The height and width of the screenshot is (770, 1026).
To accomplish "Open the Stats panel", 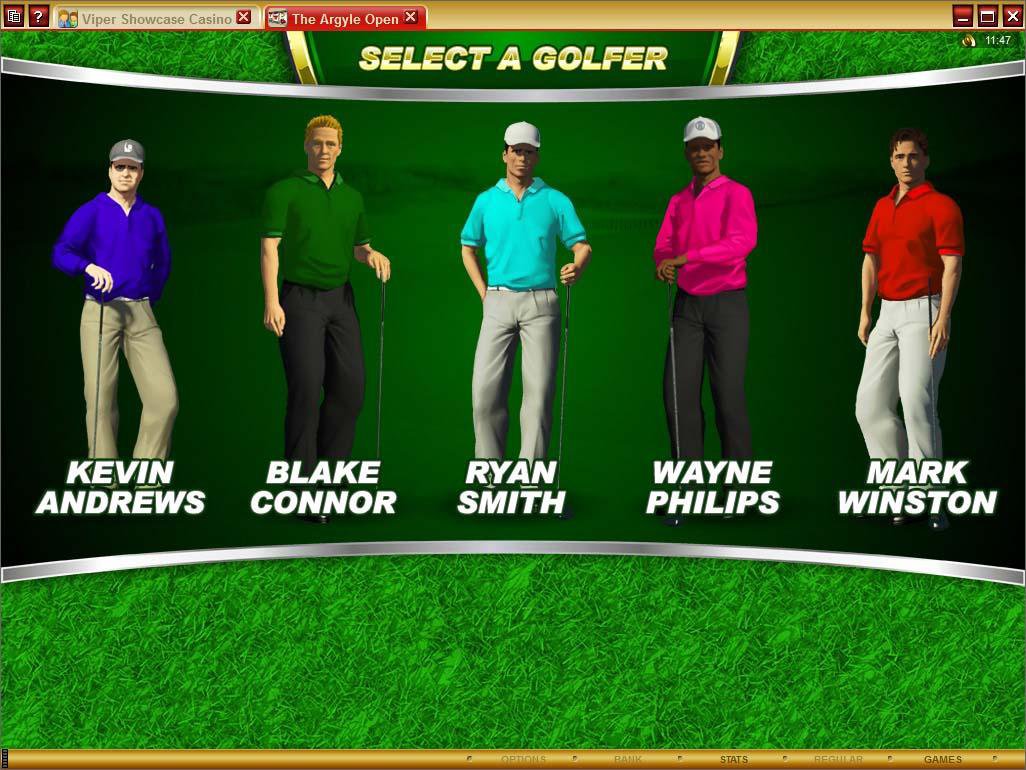I will click(733, 760).
